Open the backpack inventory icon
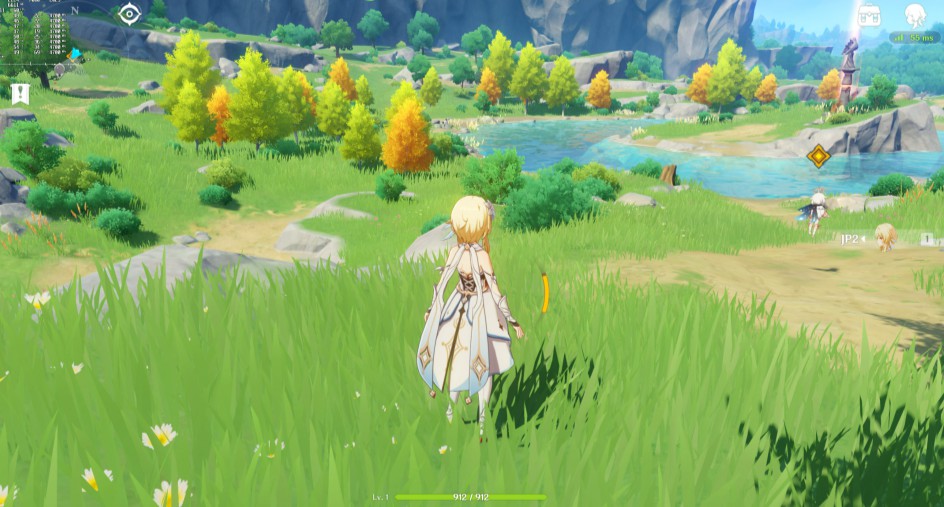The image size is (944, 507). click(x=868, y=15)
